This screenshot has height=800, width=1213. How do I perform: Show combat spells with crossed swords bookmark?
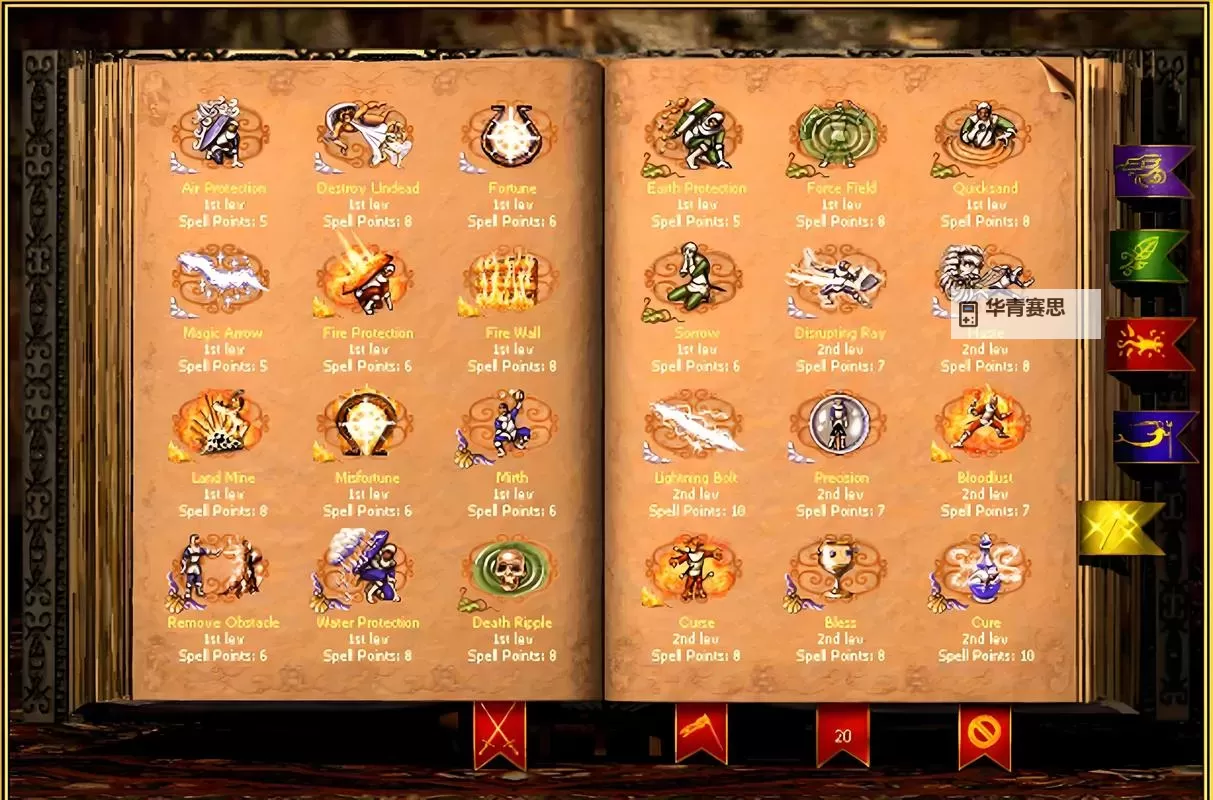click(x=499, y=735)
